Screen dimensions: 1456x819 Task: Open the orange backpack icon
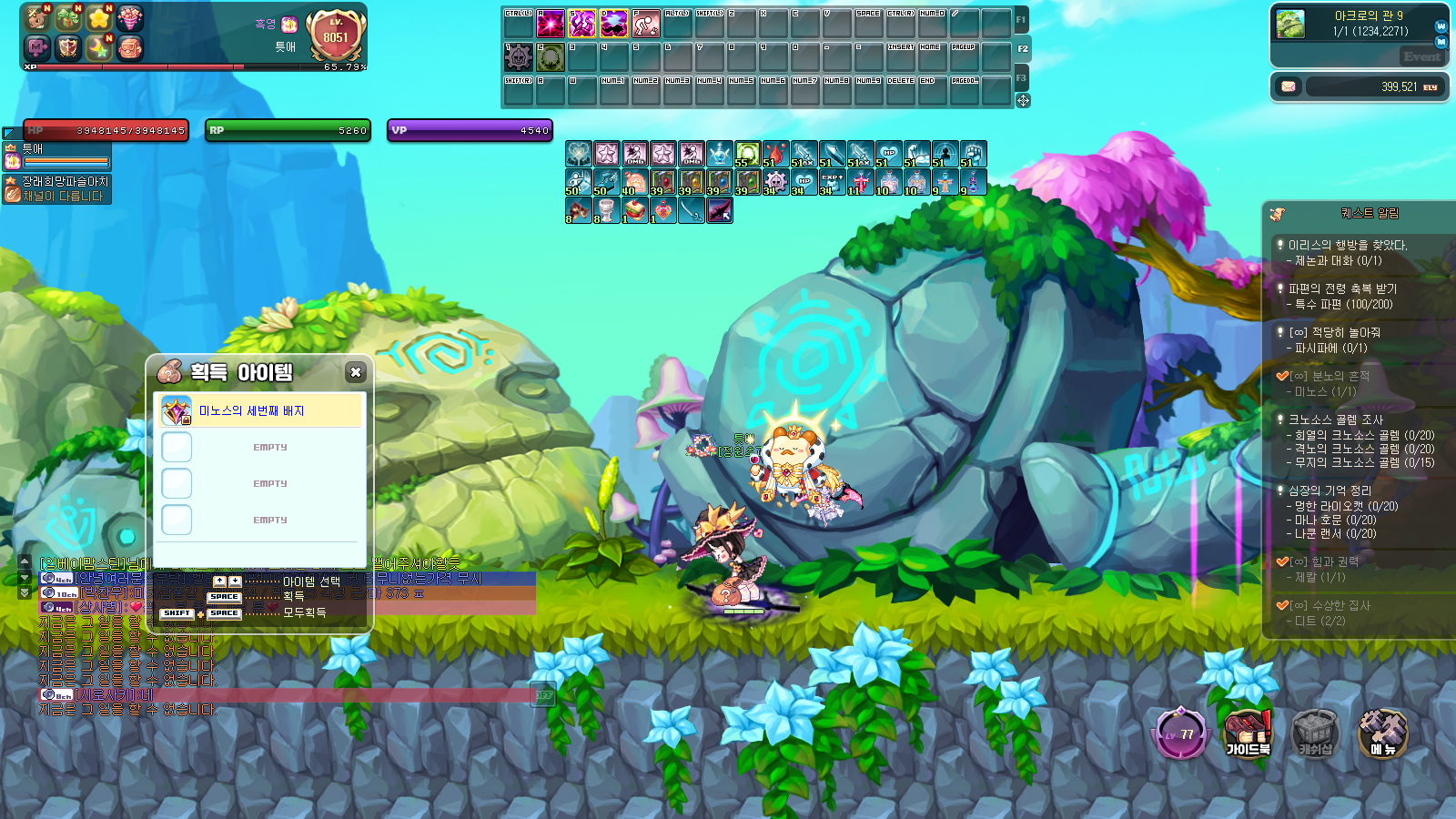point(130,47)
